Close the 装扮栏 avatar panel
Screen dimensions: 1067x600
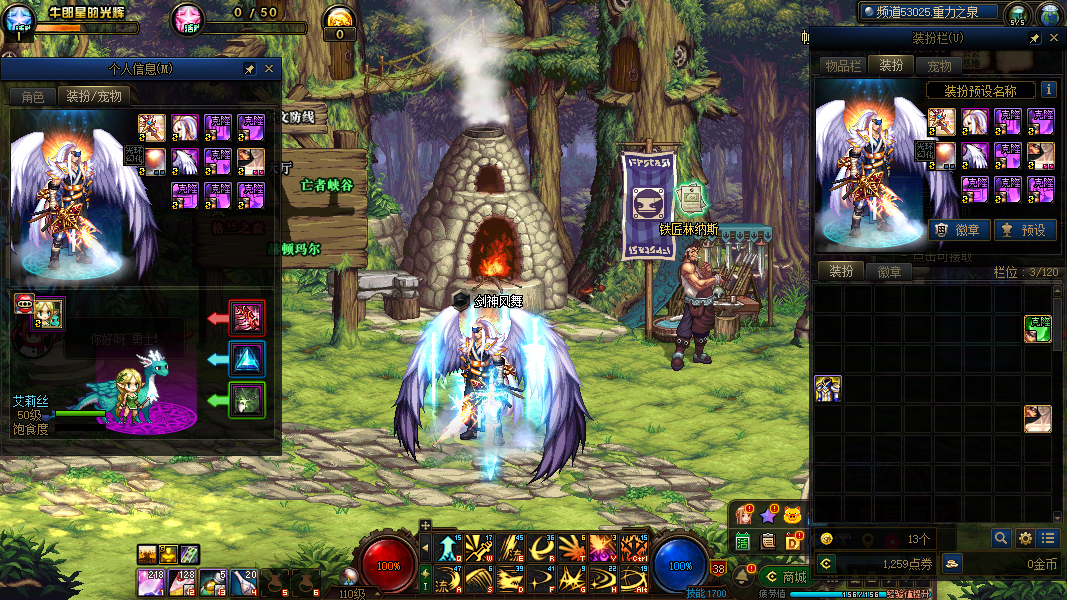(1054, 38)
